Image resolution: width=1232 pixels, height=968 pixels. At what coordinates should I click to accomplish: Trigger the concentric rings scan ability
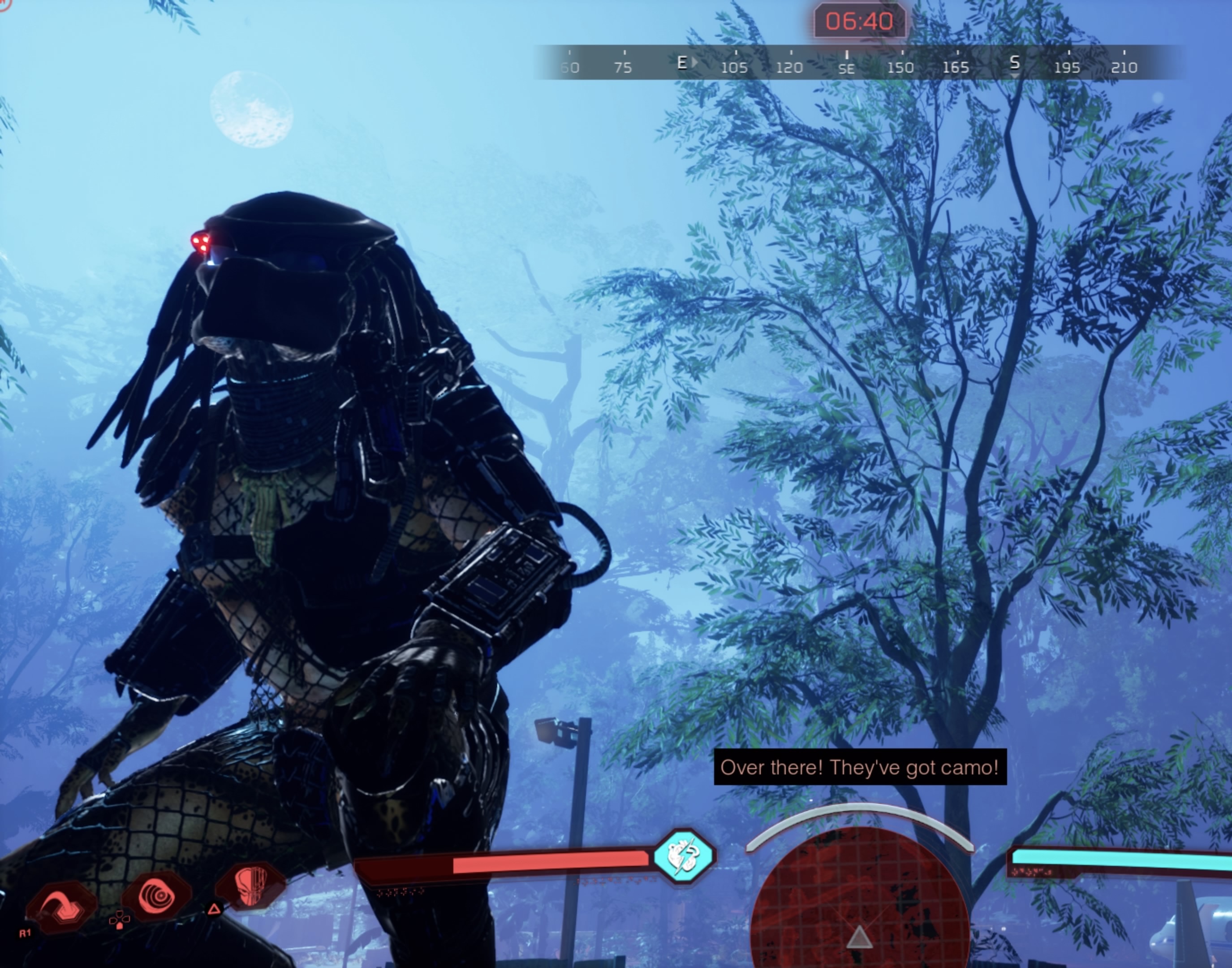click(157, 897)
